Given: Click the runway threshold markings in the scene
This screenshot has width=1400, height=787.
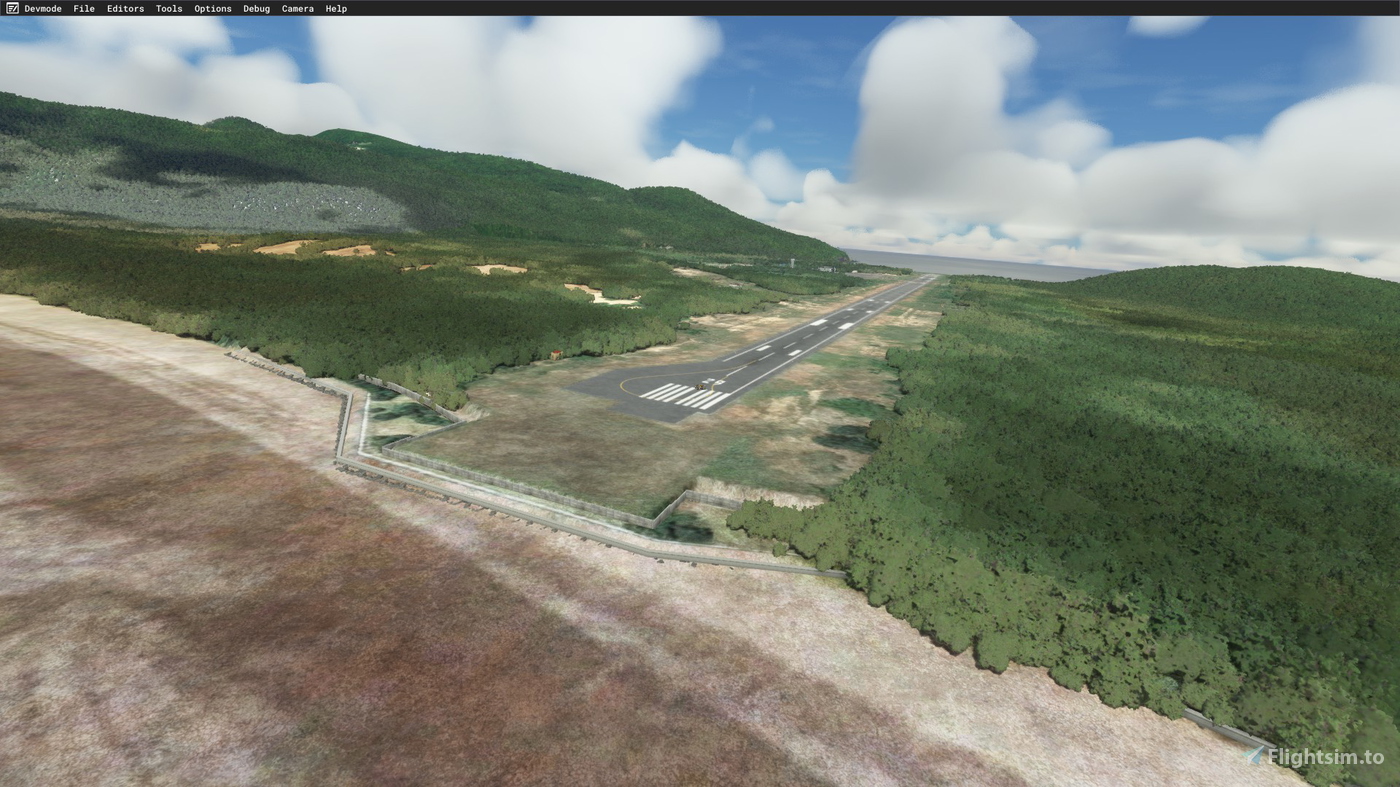Looking at the screenshot, I should [x=680, y=393].
